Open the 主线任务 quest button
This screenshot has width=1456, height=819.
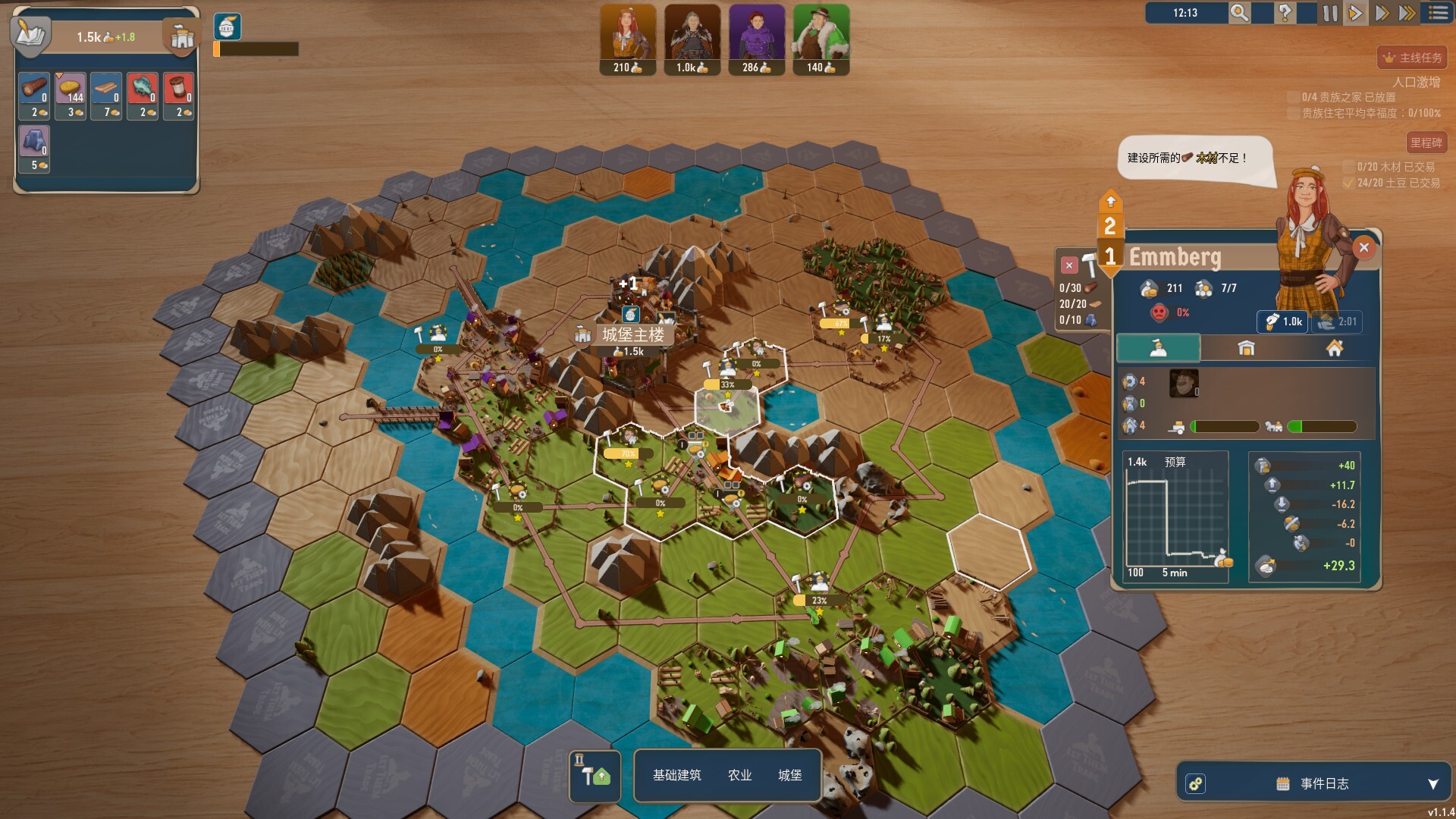point(1411,56)
